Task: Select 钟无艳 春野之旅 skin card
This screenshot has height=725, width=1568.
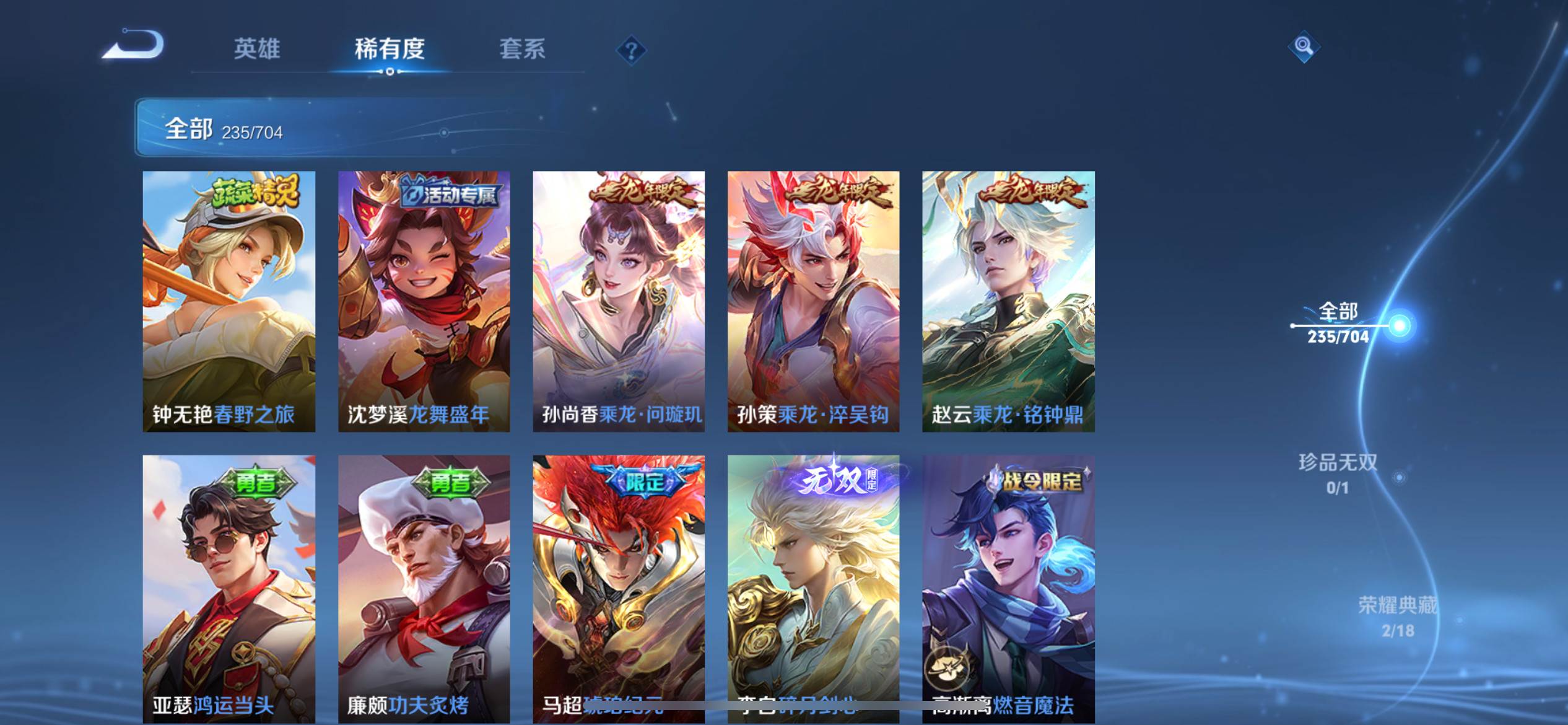Action: coord(229,301)
